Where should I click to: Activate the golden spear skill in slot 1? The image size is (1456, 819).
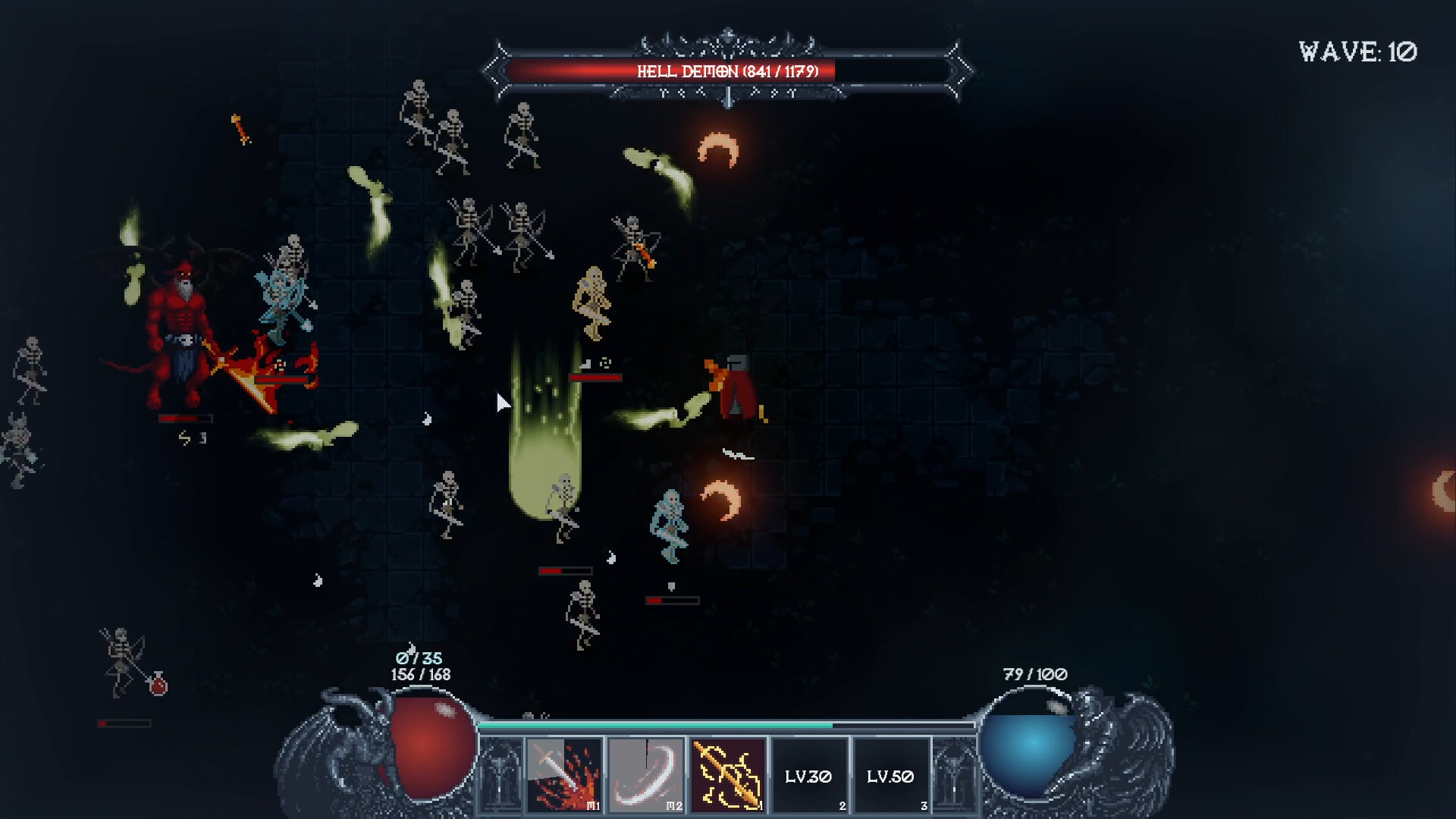click(728, 775)
